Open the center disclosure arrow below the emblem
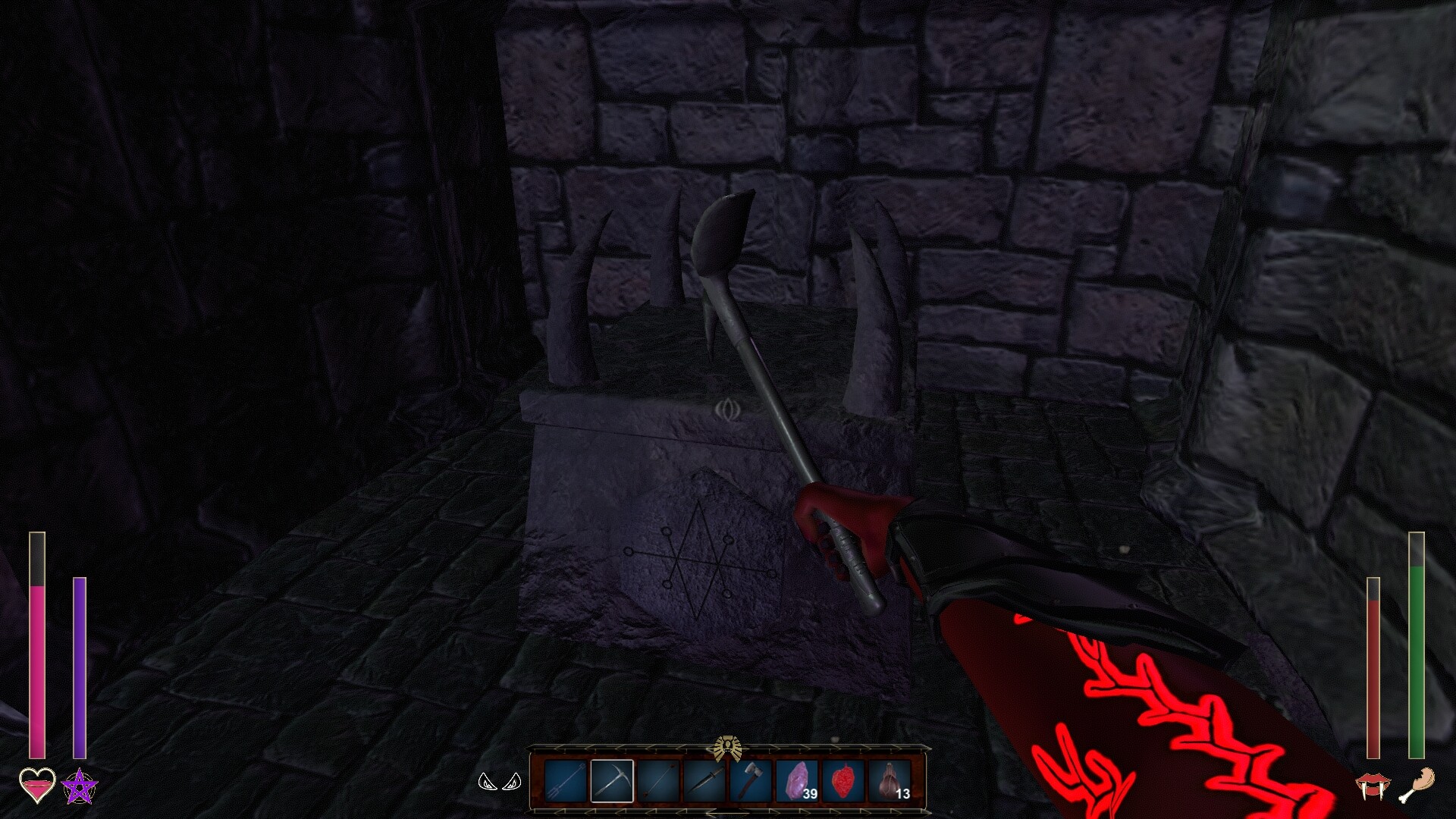The height and width of the screenshot is (819, 1456). 726,811
